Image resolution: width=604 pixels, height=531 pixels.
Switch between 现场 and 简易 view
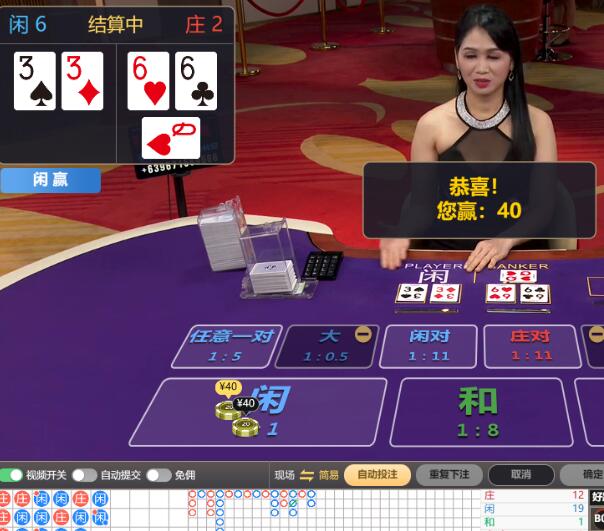[307, 475]
